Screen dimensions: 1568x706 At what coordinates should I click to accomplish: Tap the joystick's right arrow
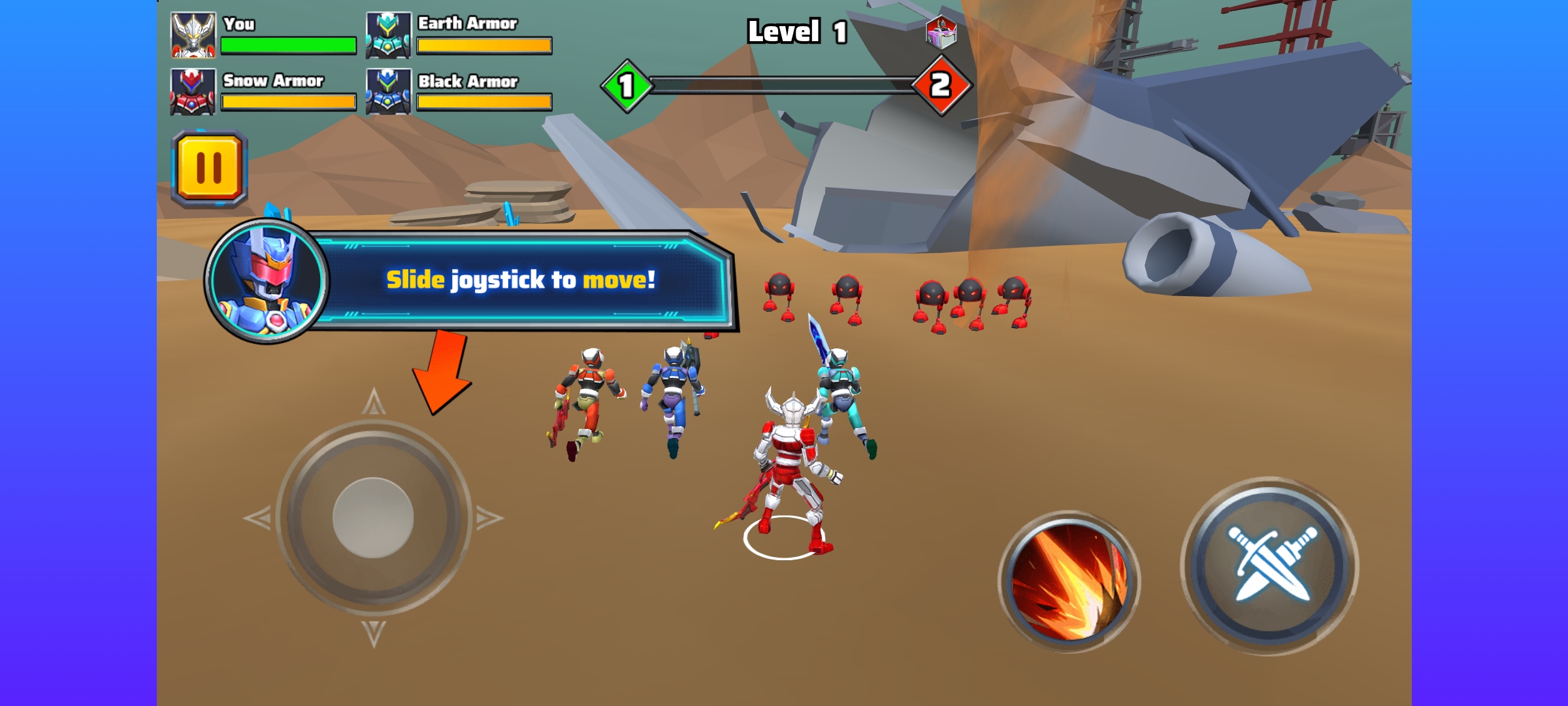[489, 518]
